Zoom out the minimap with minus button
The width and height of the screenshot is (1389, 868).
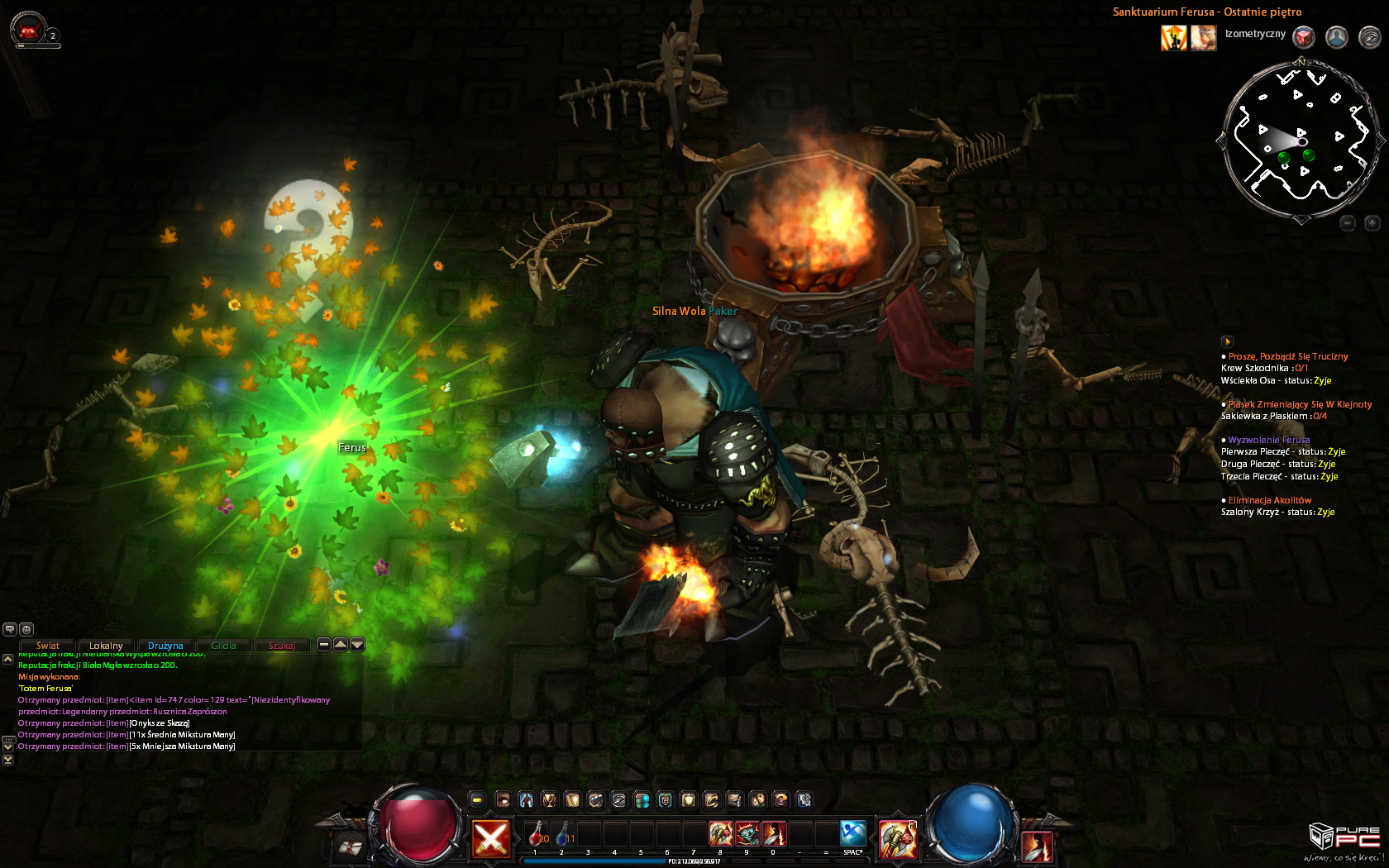tap(1348, 223)
